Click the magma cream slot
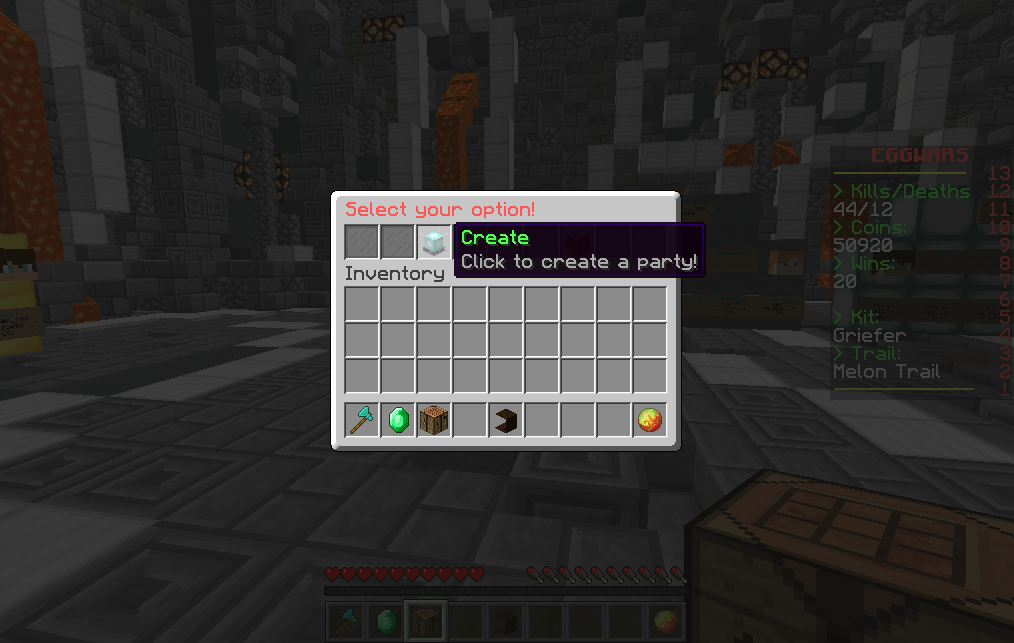The image size is (1014, 643). point(650,421)
